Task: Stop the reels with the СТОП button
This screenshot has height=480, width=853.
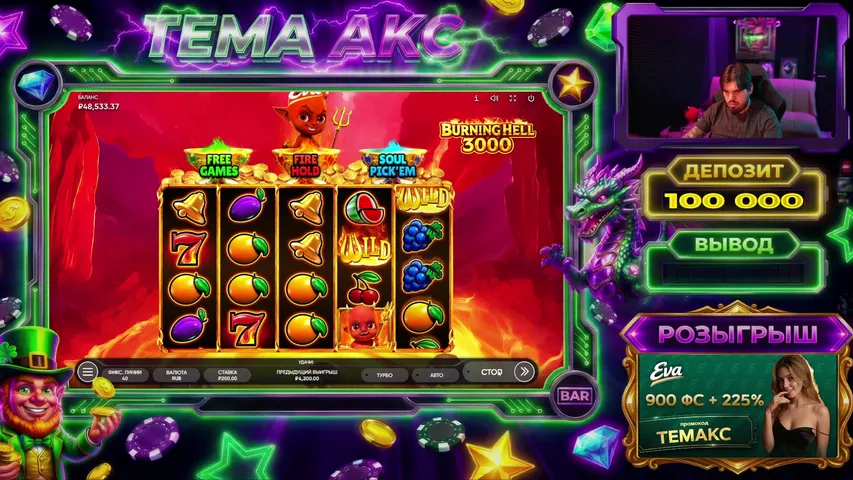Action: (x=491, y=372)
